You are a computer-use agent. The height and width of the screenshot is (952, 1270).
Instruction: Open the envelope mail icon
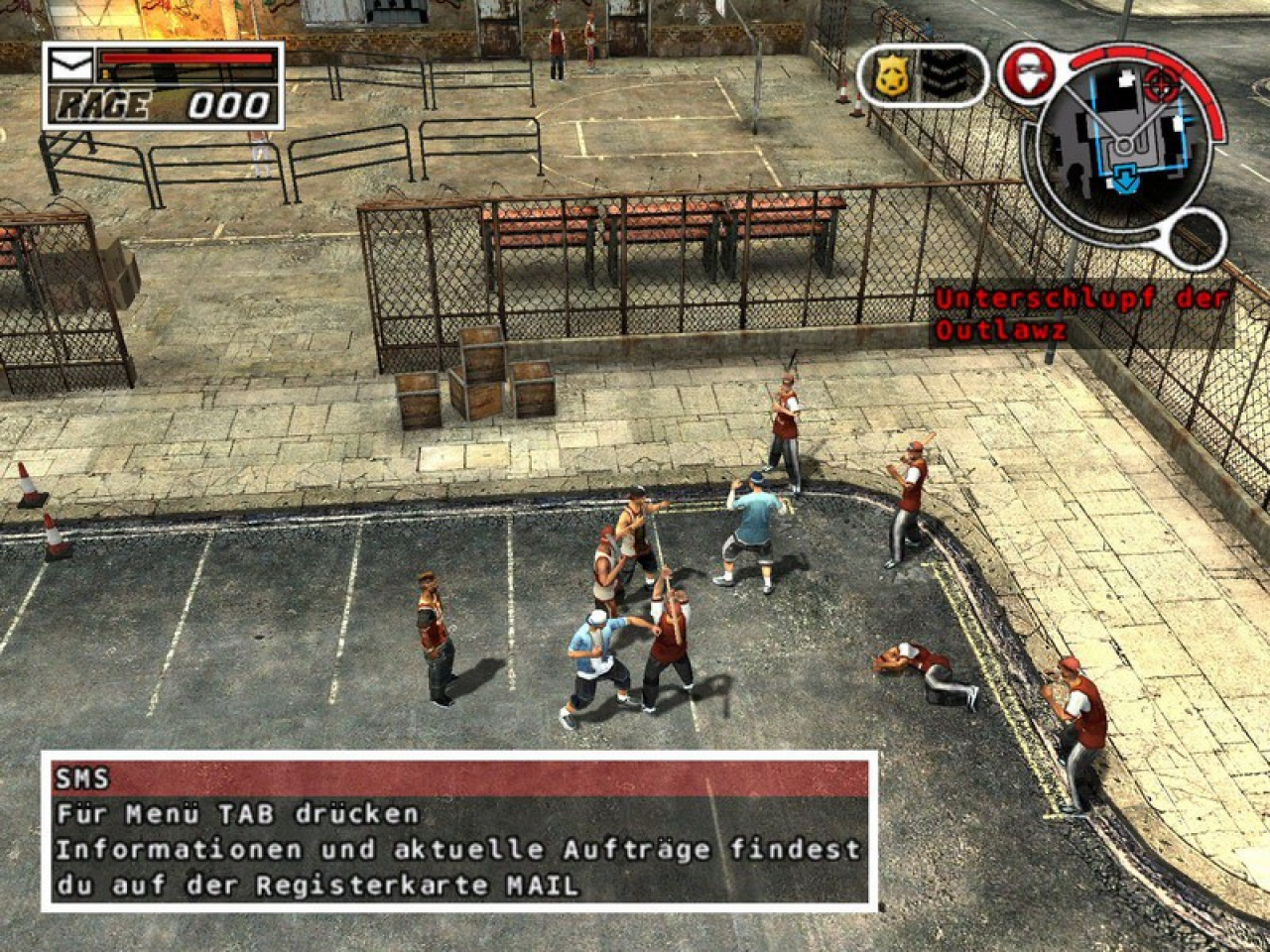(x=72, y=66)
